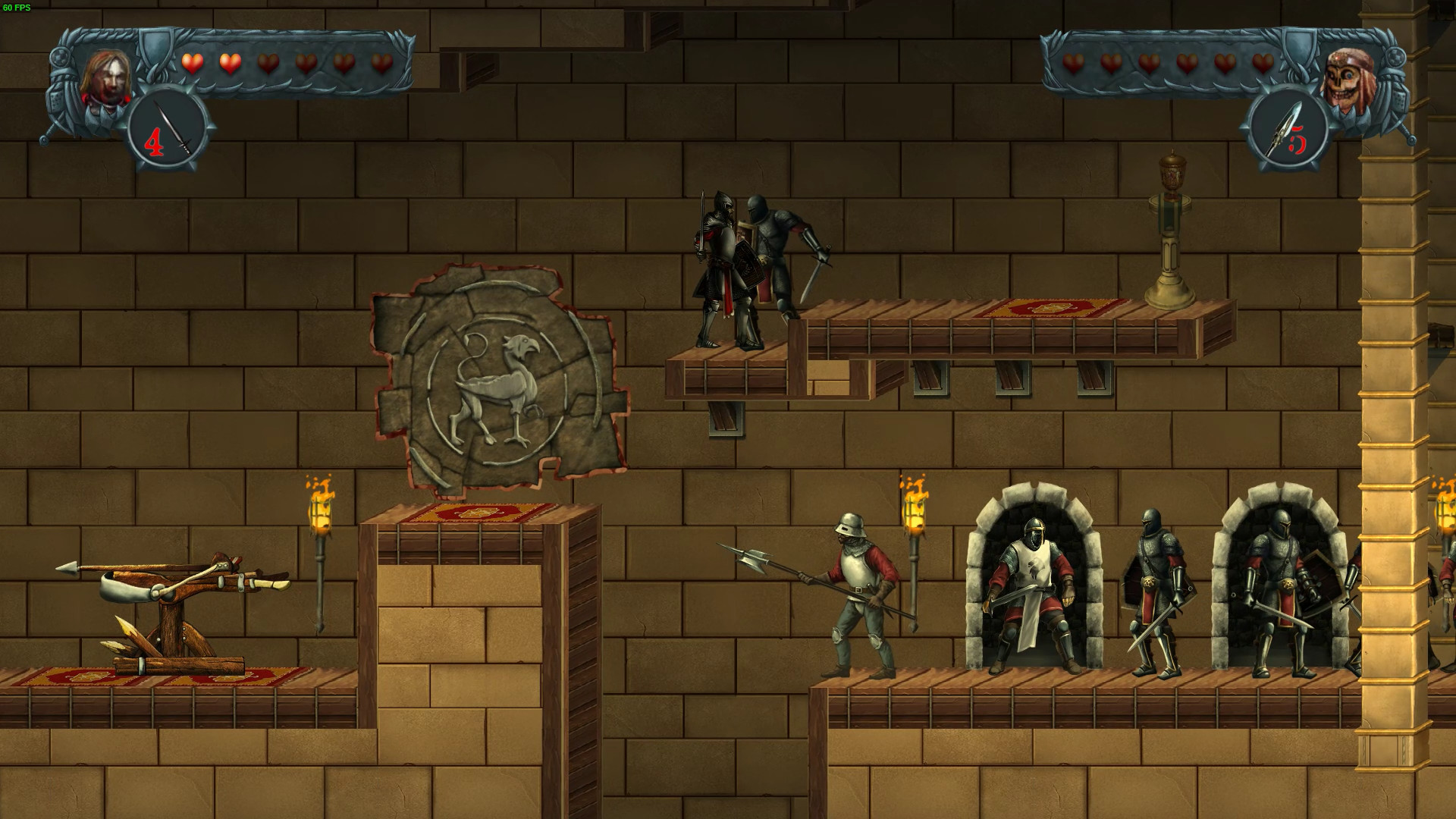Click the red number 4 on Player 1's weapon counter

pos(154,141)
